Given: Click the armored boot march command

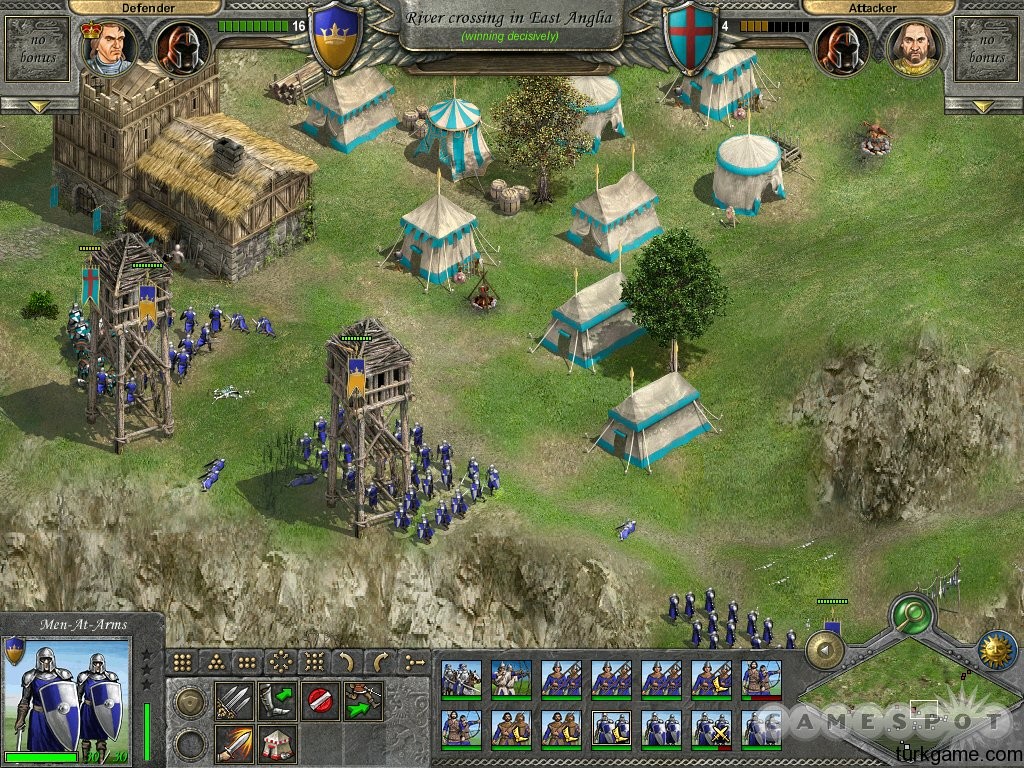Looking at the screenshot, I should pyautogui.click(x=275, y=700).
